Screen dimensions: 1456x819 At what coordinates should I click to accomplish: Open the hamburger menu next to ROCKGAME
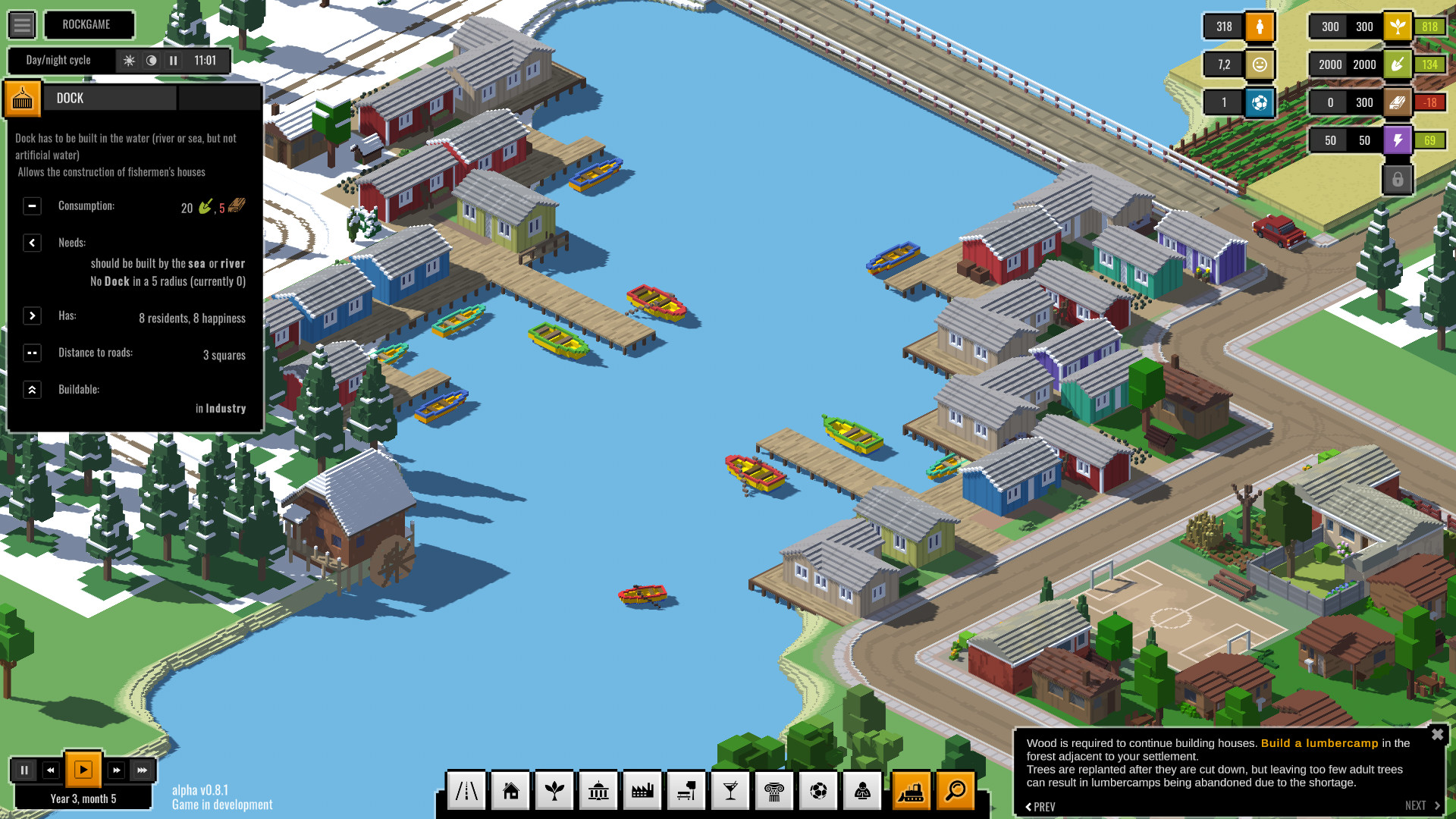pos(22,24)
